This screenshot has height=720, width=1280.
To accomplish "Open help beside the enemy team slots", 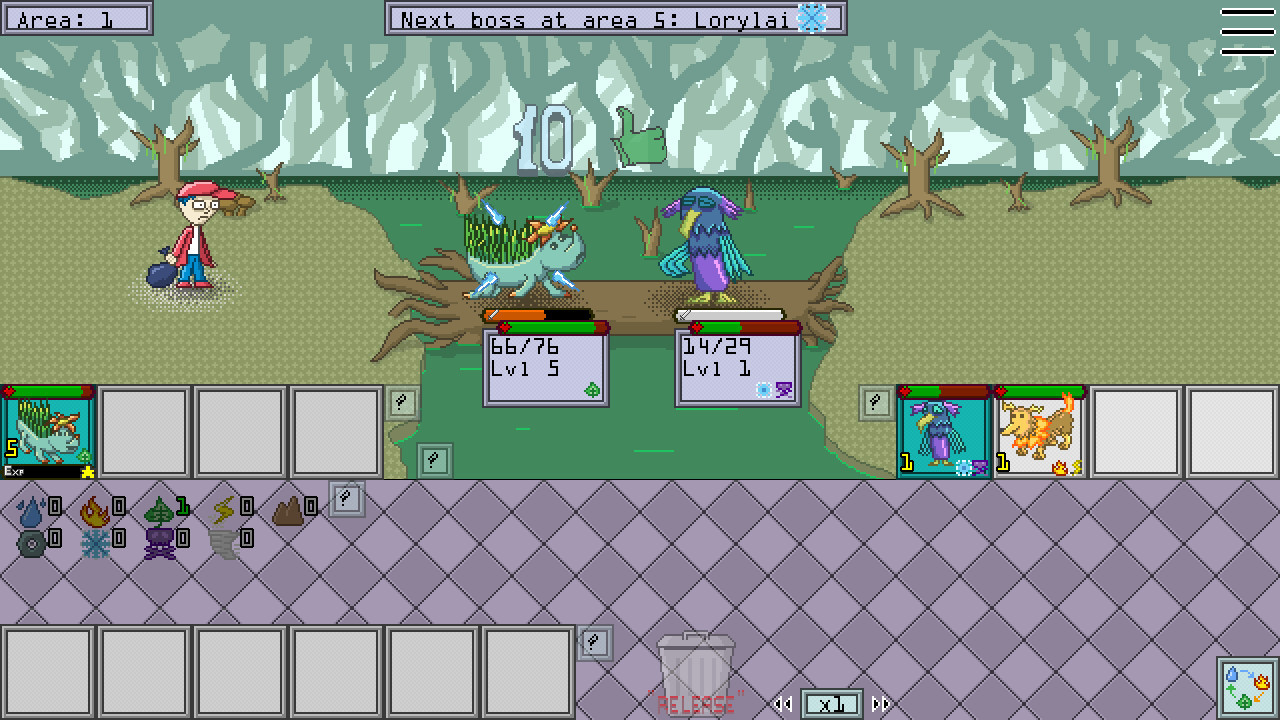I will tap(875, 403).
